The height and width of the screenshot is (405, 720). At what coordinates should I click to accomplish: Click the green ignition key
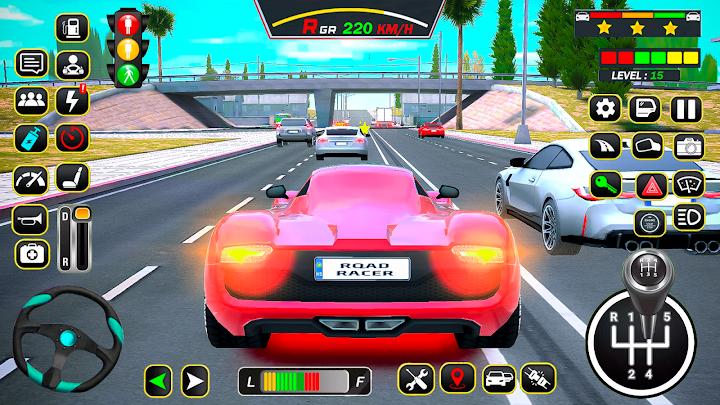point(605,184)
